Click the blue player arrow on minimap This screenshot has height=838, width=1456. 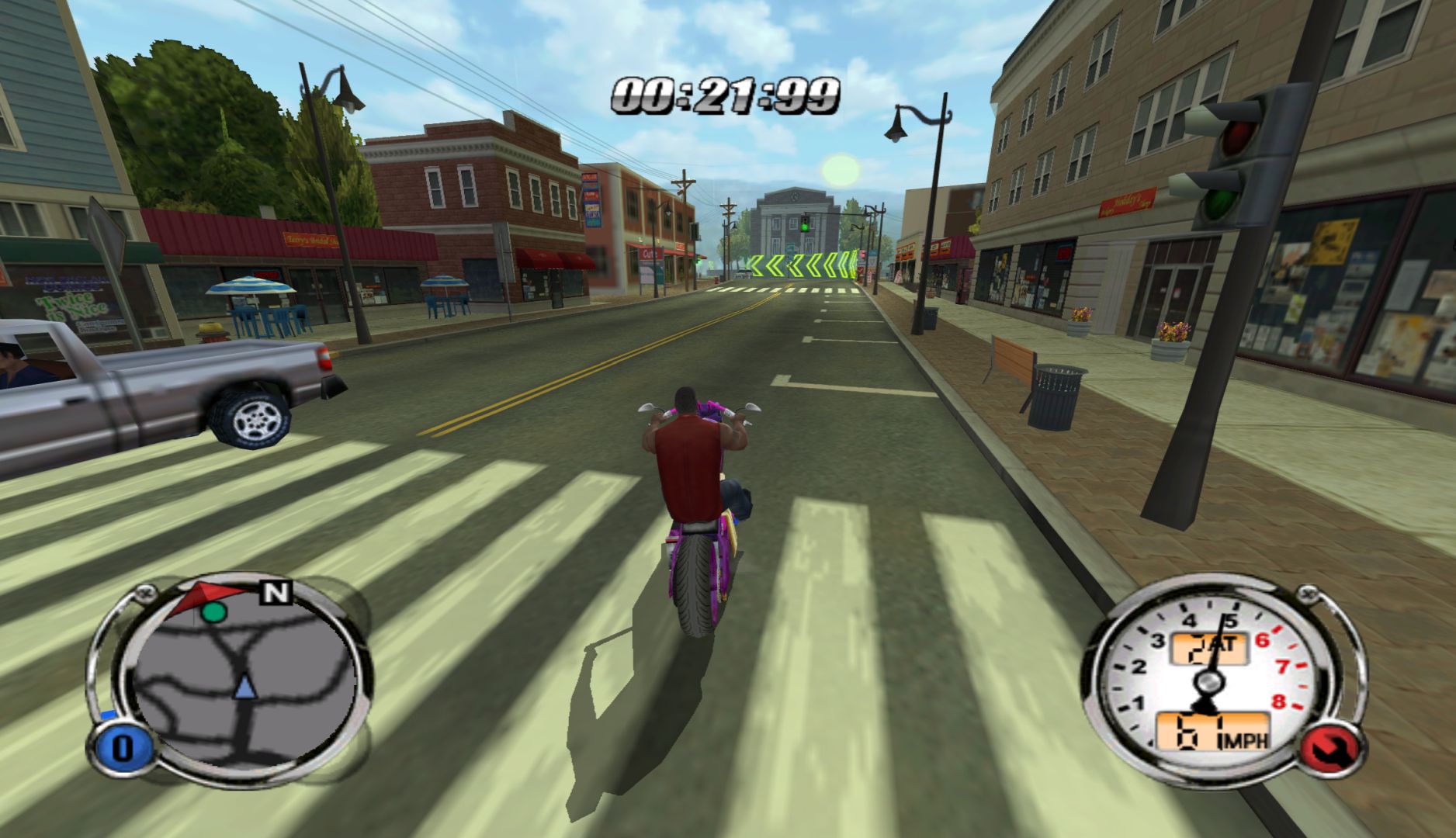click(245, 687)
